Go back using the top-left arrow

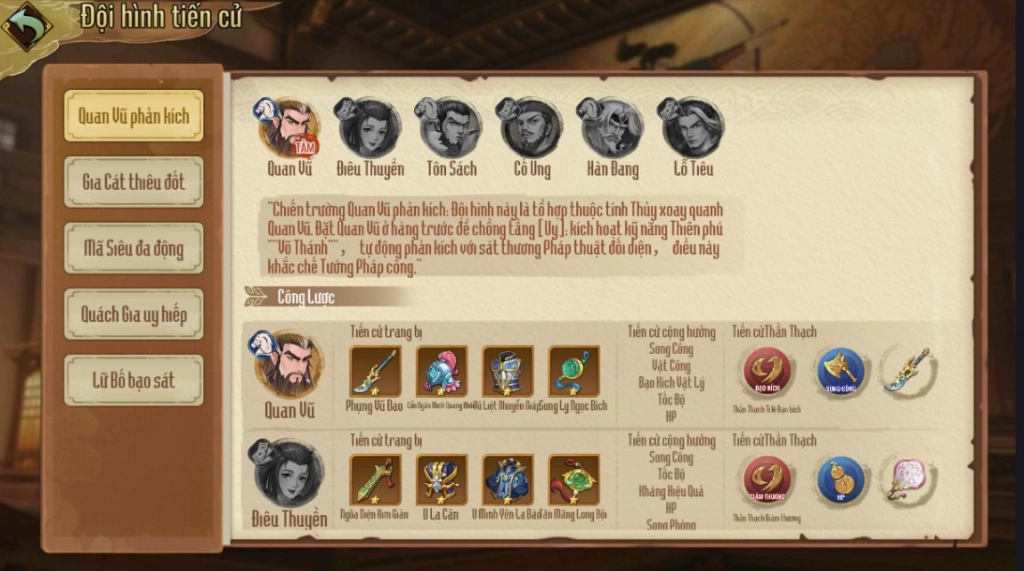(x=27, y=27)
